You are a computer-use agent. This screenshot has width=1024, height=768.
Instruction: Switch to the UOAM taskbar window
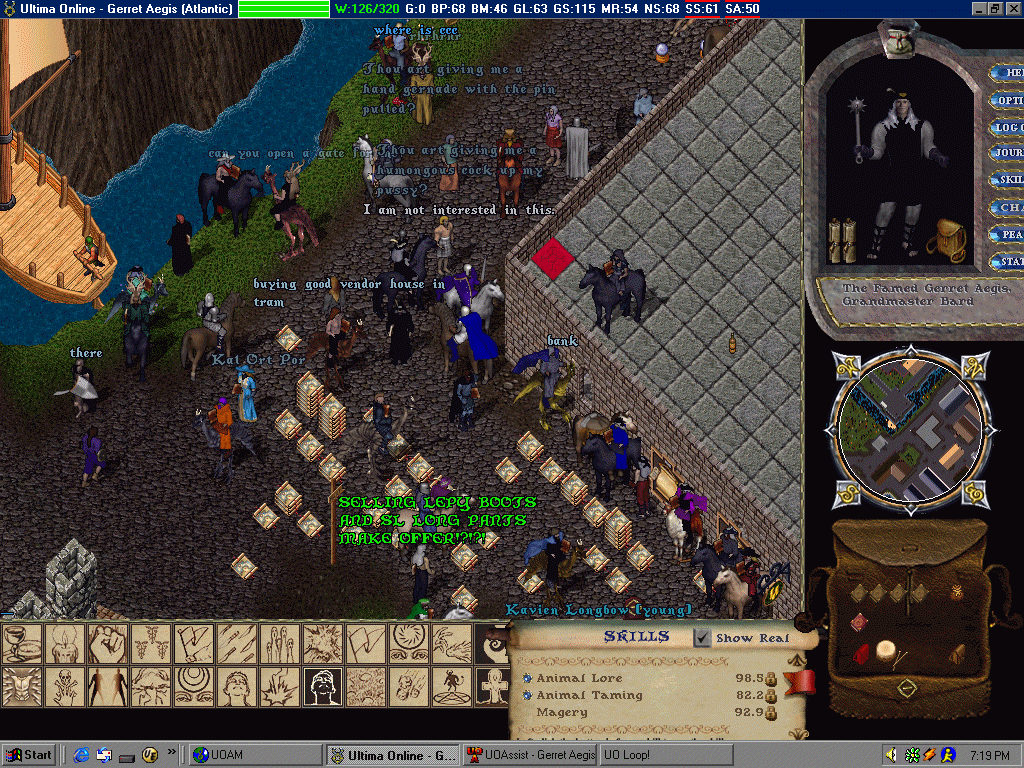pos(255,755)
